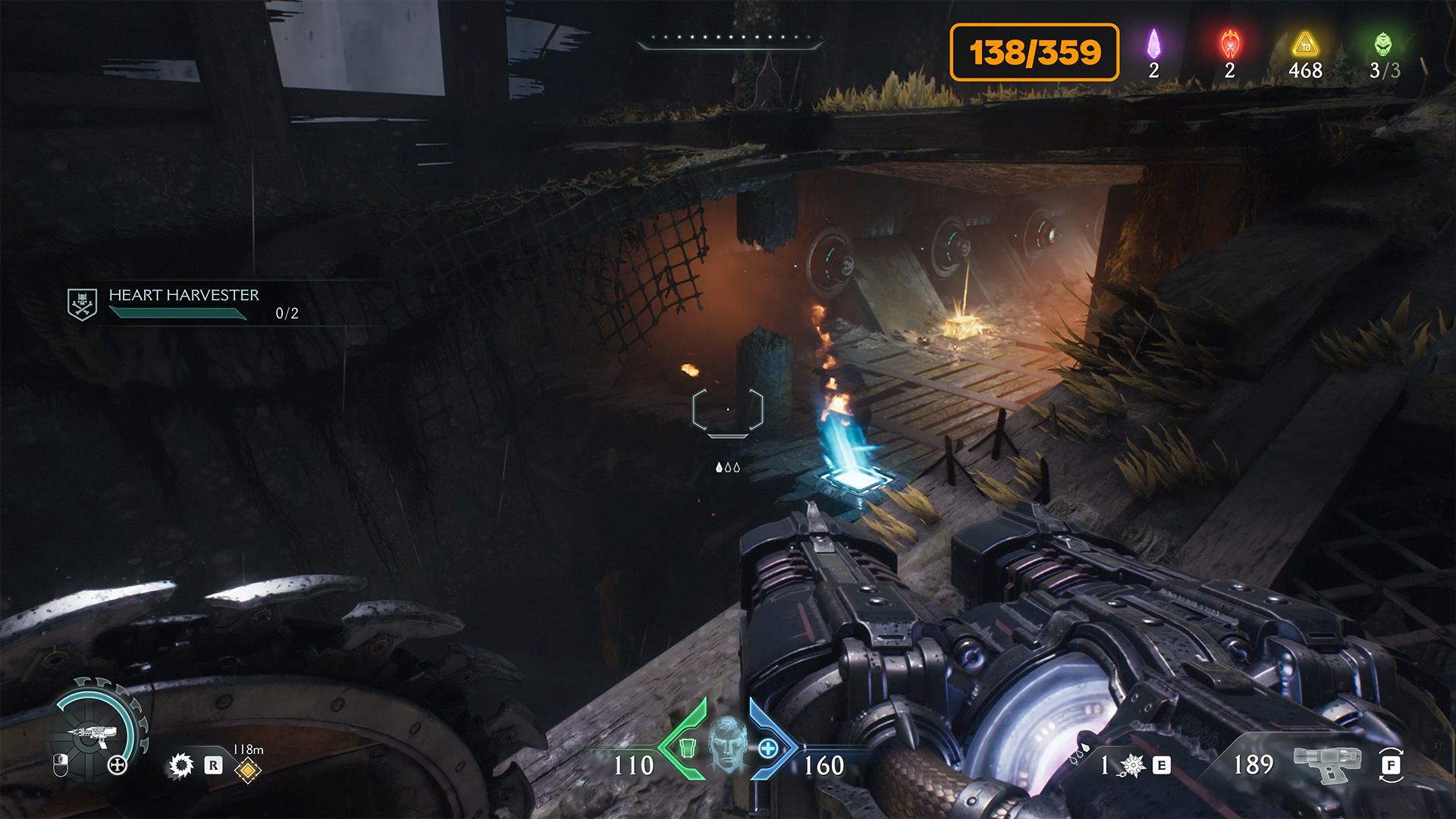This screenshot has height=819, width=1456.
Task: Select the Heart Harvester challenge tracker
Action: click(184, 303)
